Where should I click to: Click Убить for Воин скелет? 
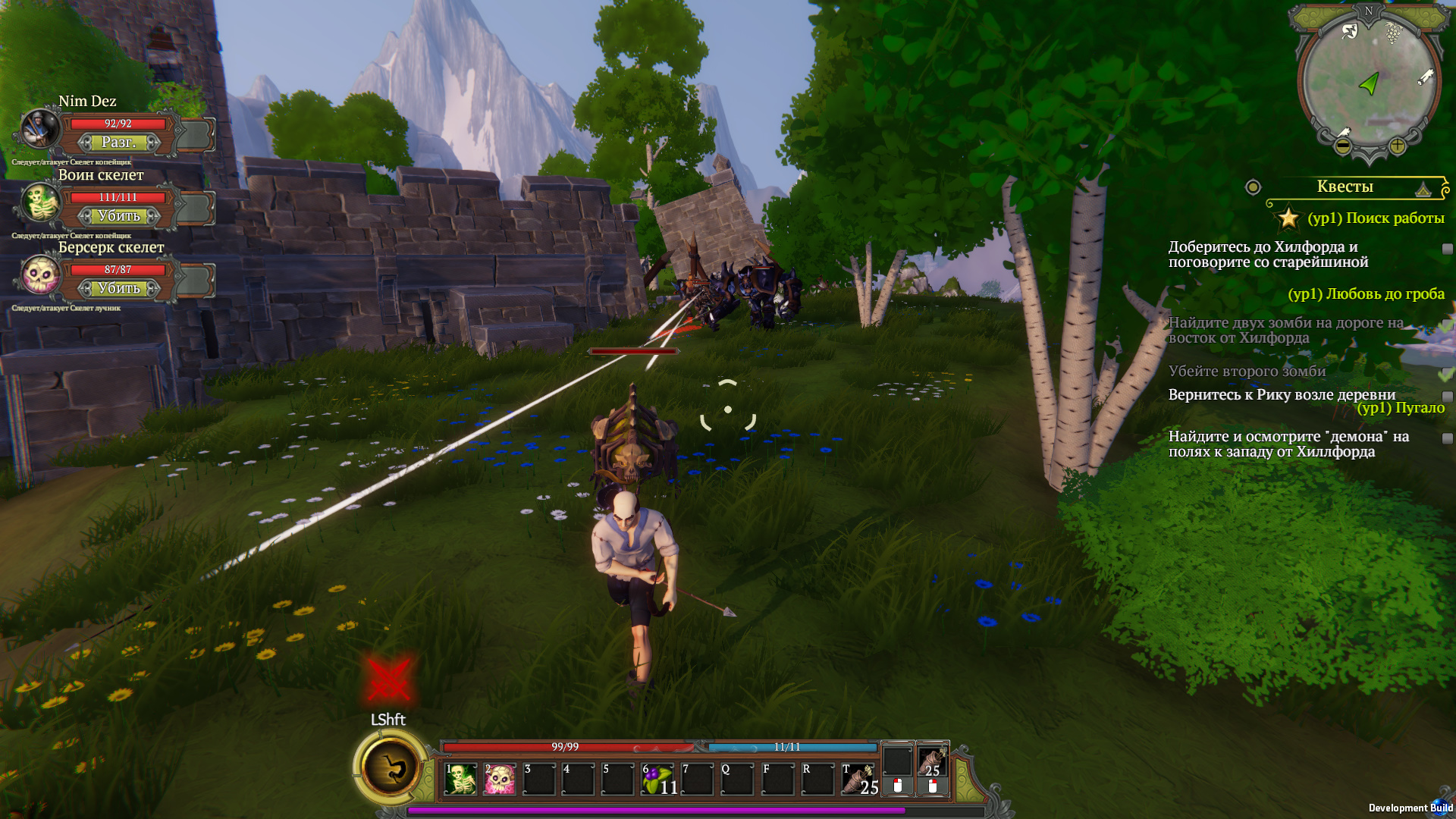pos(119,216)
